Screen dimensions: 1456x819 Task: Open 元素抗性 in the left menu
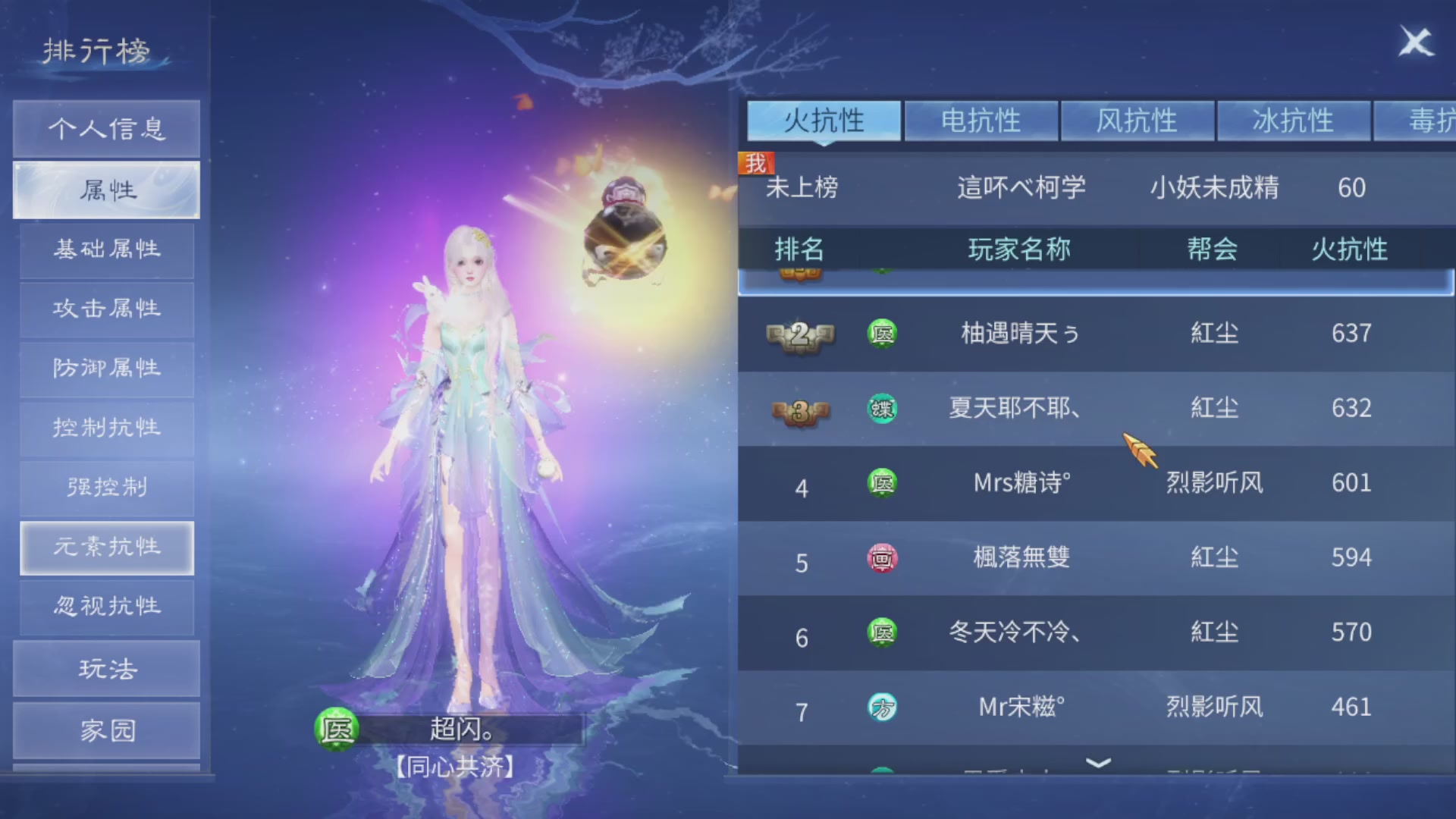pyautogui.click(x=106, y=548)
